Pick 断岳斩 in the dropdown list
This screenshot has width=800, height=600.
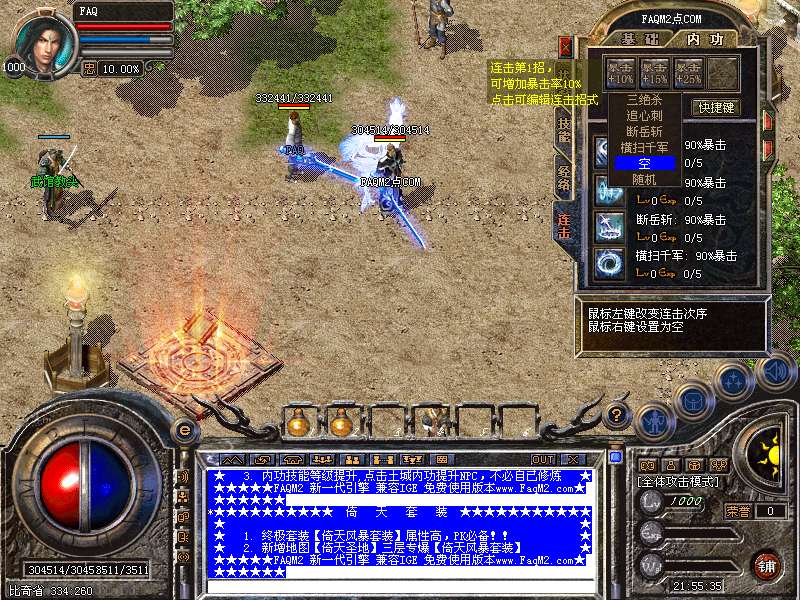(645, 132)
